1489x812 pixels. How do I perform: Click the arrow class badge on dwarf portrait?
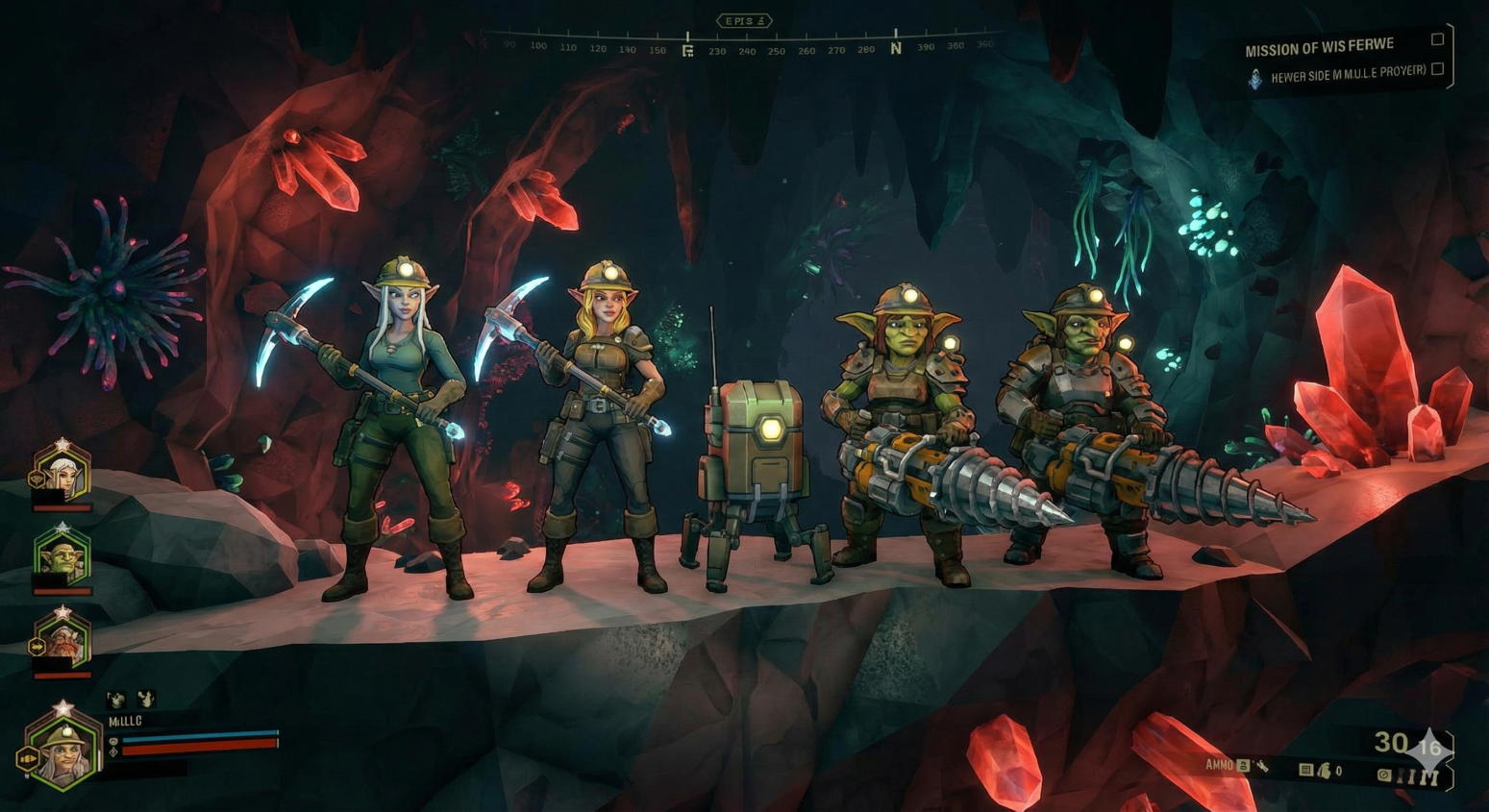(37, 647)
